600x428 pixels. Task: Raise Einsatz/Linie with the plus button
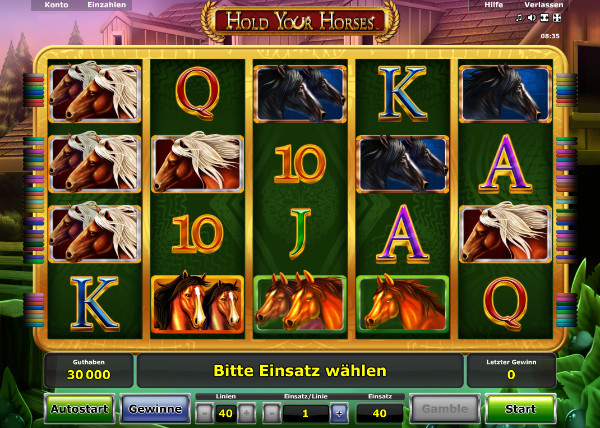pyautogui.click(x=338, y=412)
